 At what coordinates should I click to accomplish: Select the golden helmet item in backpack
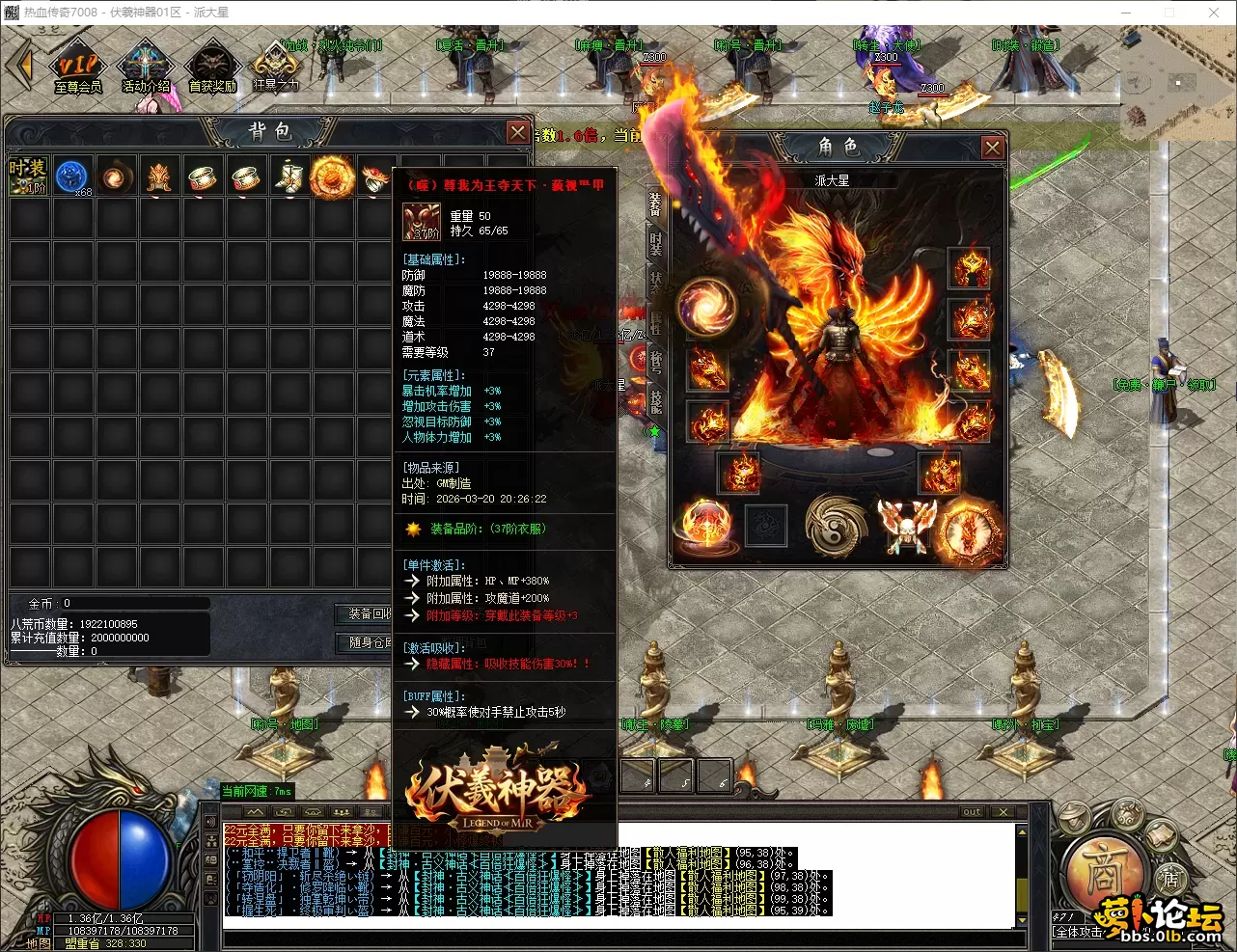[x=159, y=177]
